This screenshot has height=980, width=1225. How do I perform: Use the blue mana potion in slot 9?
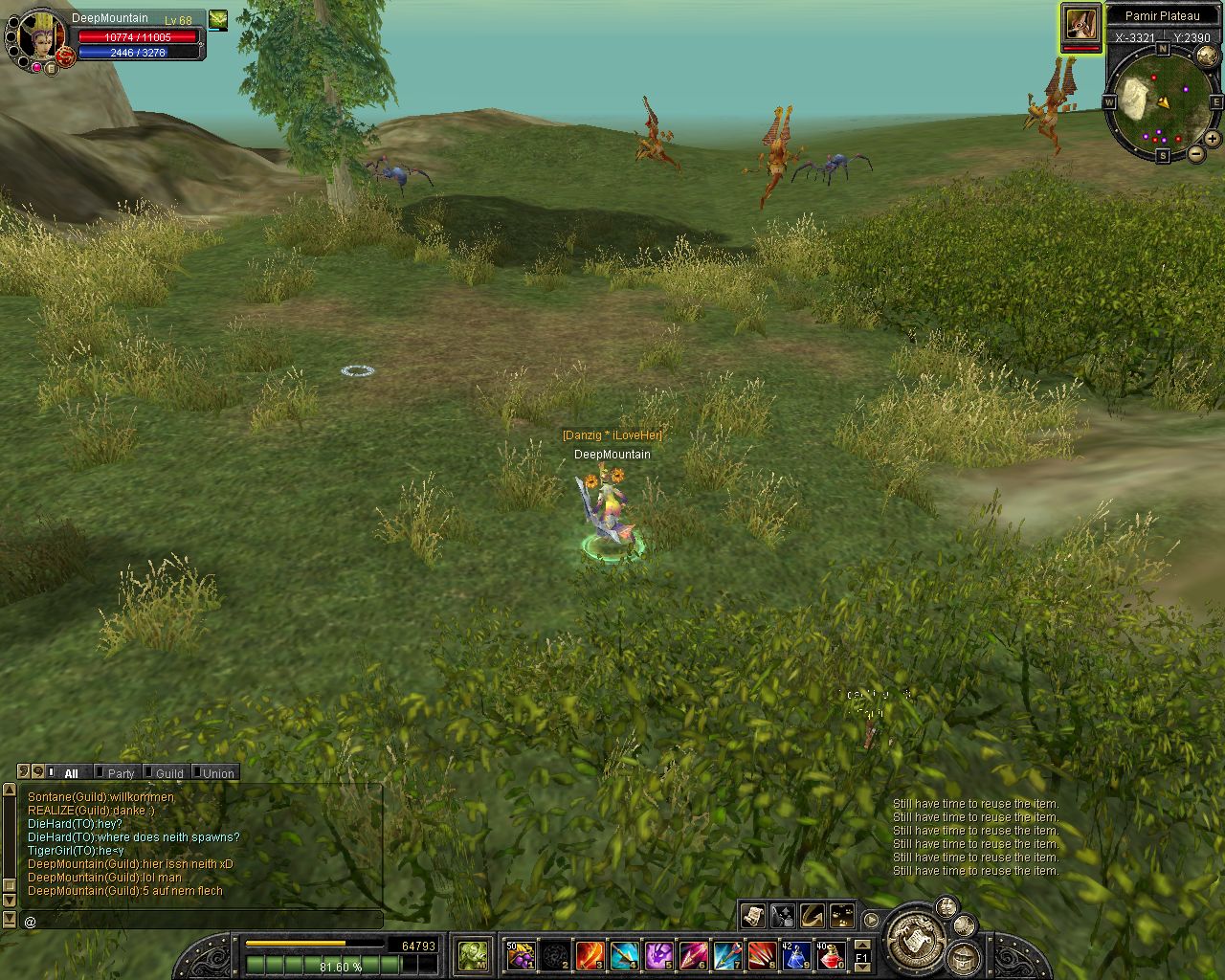pos(795,954)
